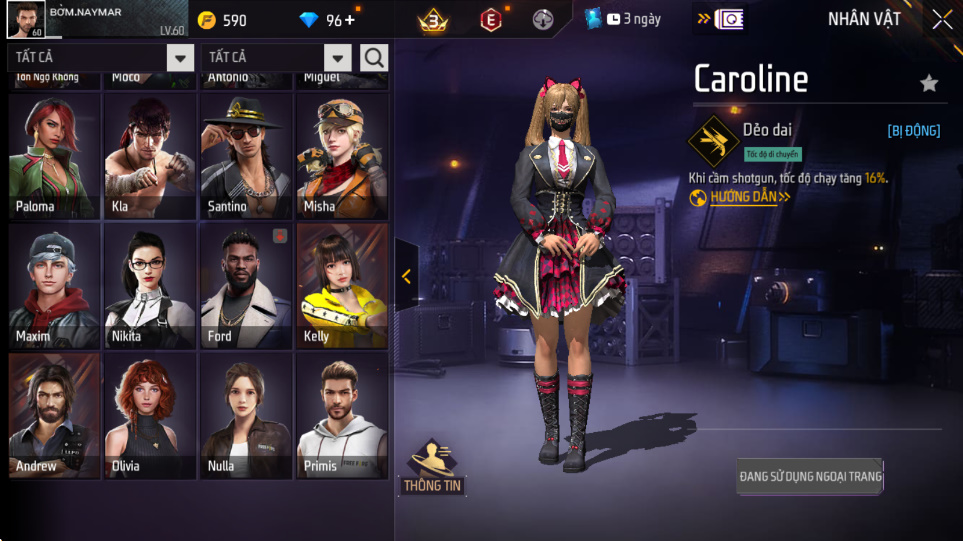
Task: Add diamonds using the plus button
Action: click(x=349, y=20)
